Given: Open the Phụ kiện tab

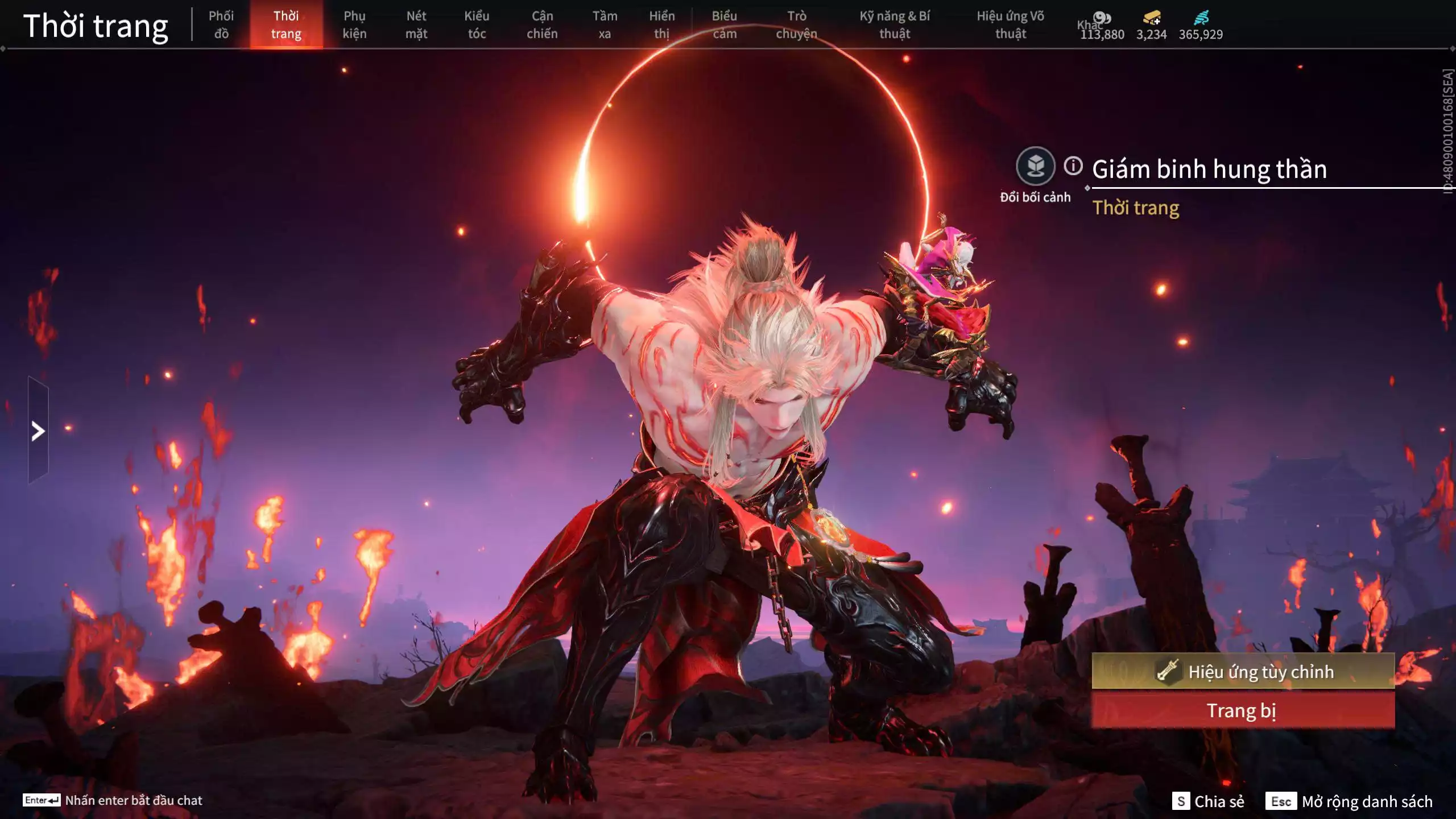Looking at the screenshot, I should pyautogui.click(x=354, y=25).
